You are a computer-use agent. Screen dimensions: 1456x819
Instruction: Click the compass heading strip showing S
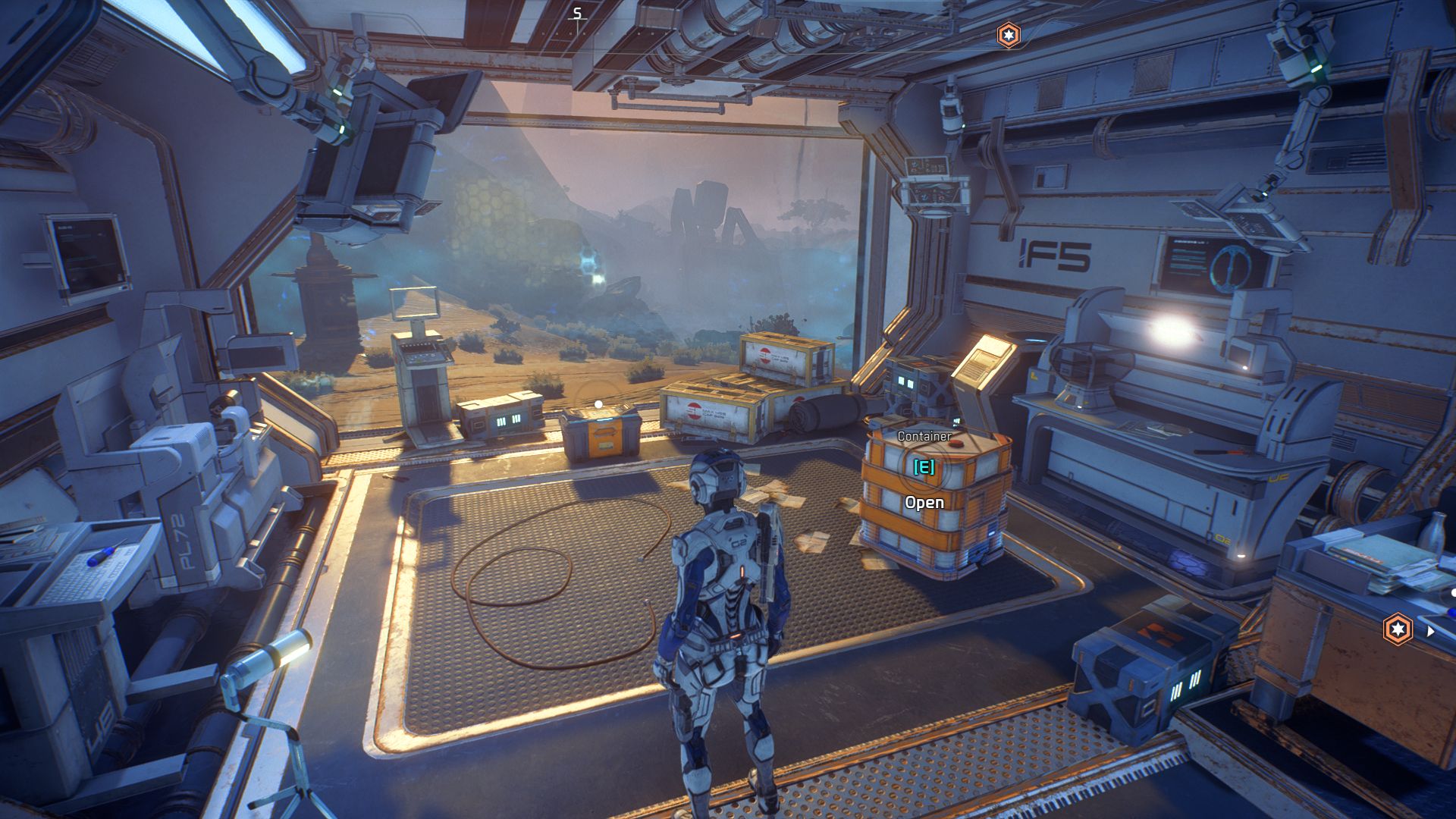[x=578, y=14]
